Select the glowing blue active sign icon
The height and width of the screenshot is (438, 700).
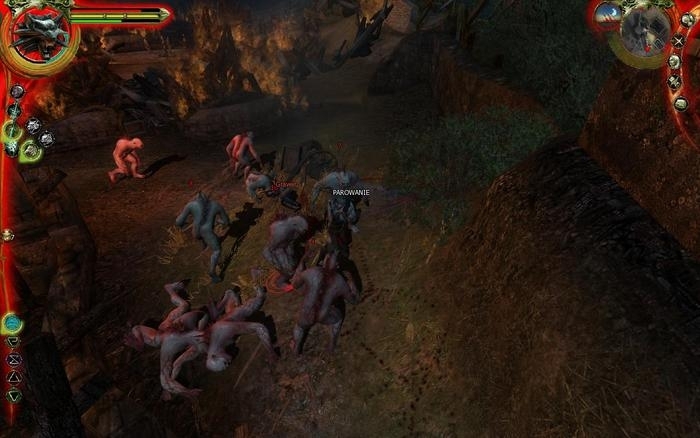coord(12,323)
